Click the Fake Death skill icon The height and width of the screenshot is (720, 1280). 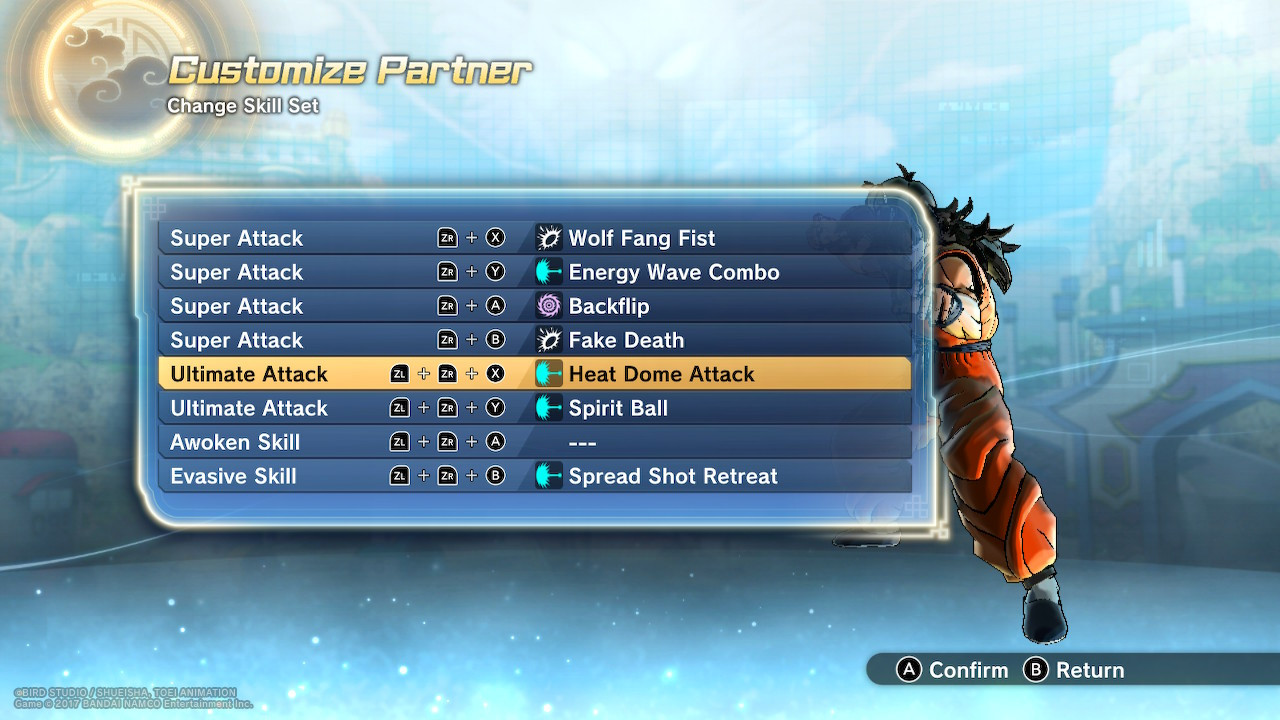coord(548,340)
